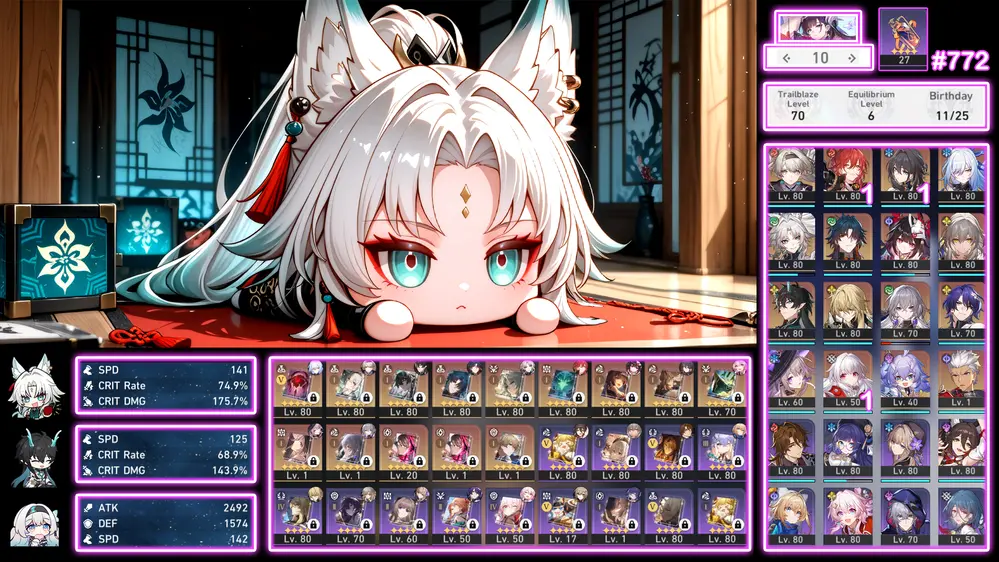Choose the Lv. 60 light cone

404,518
